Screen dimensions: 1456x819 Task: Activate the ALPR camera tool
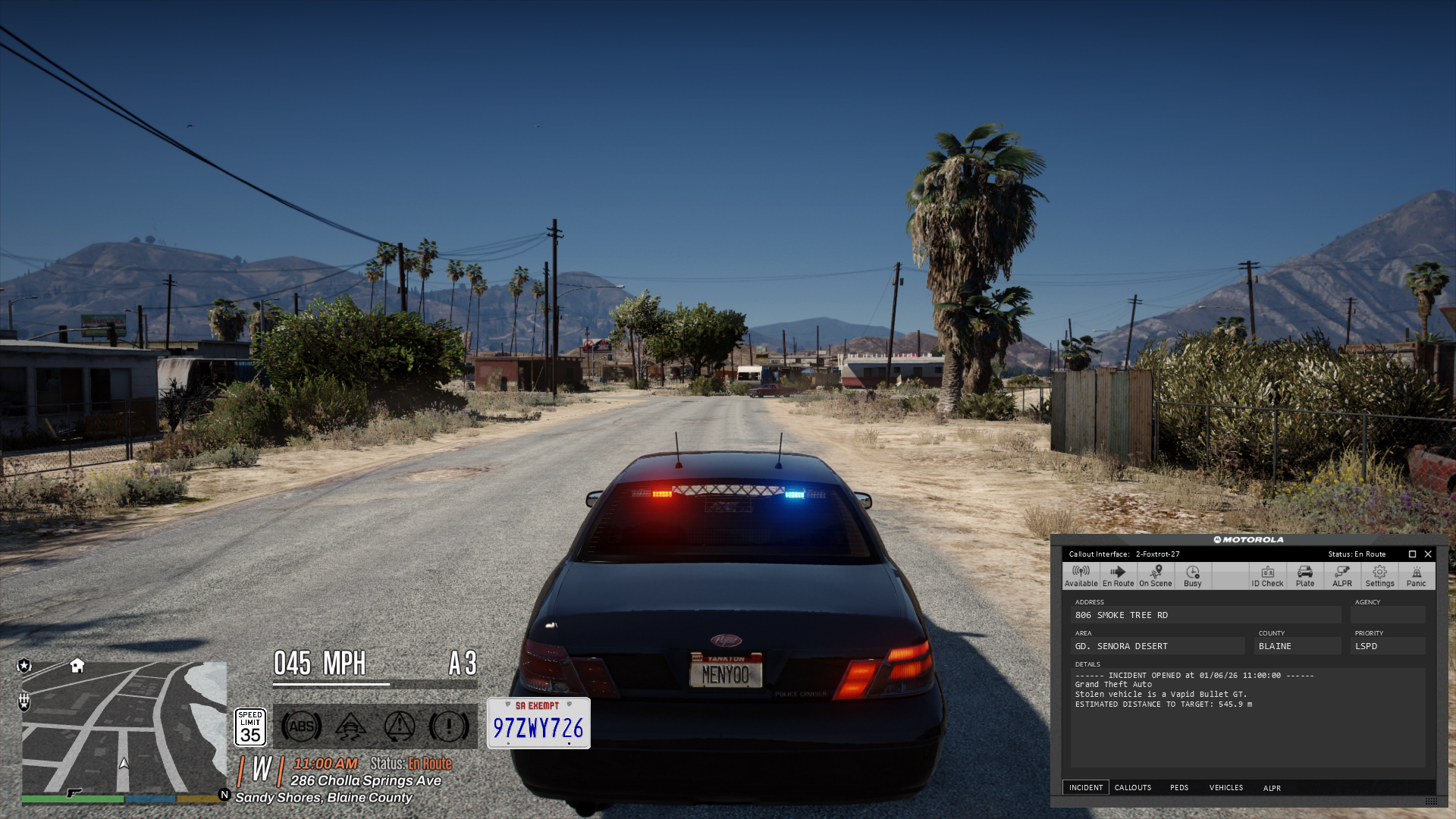(x=1341, y=576)
